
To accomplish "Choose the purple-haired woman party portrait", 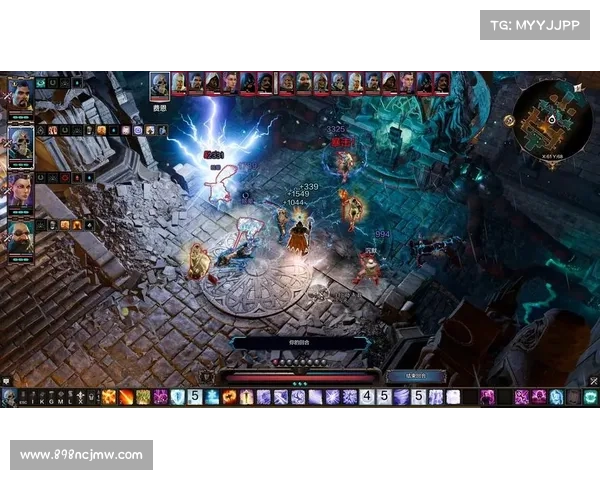I will 21,189.
